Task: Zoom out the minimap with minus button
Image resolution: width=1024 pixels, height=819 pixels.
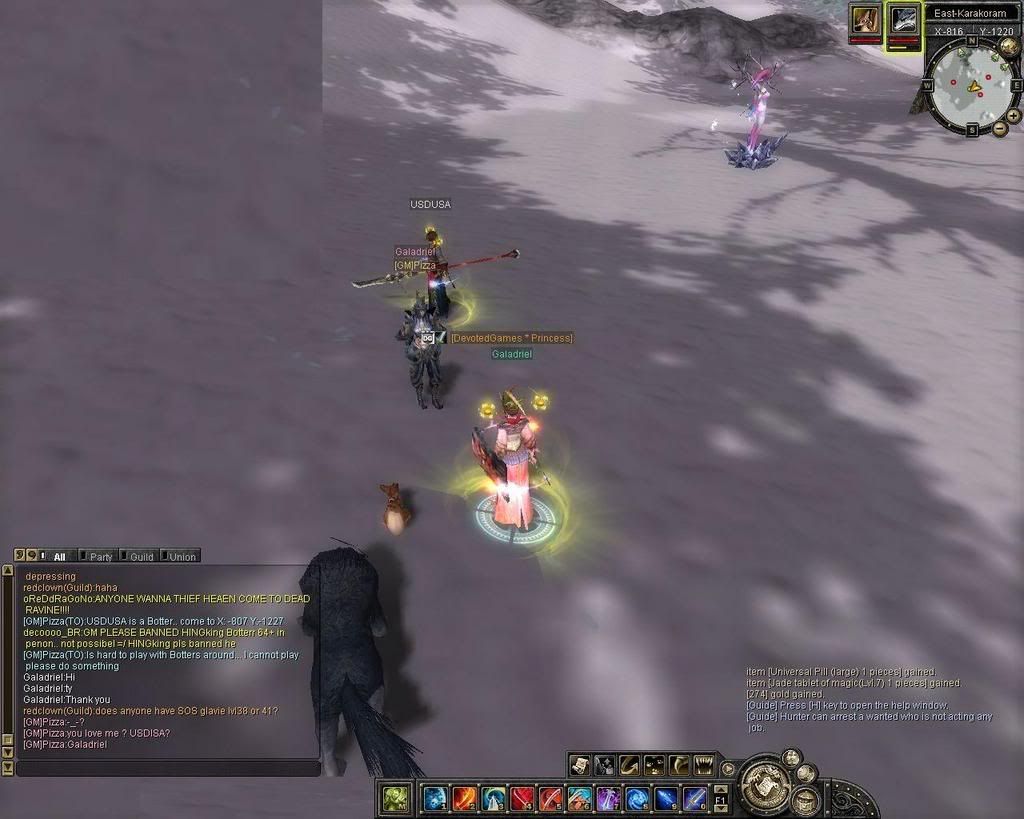Action: (999, 129)
